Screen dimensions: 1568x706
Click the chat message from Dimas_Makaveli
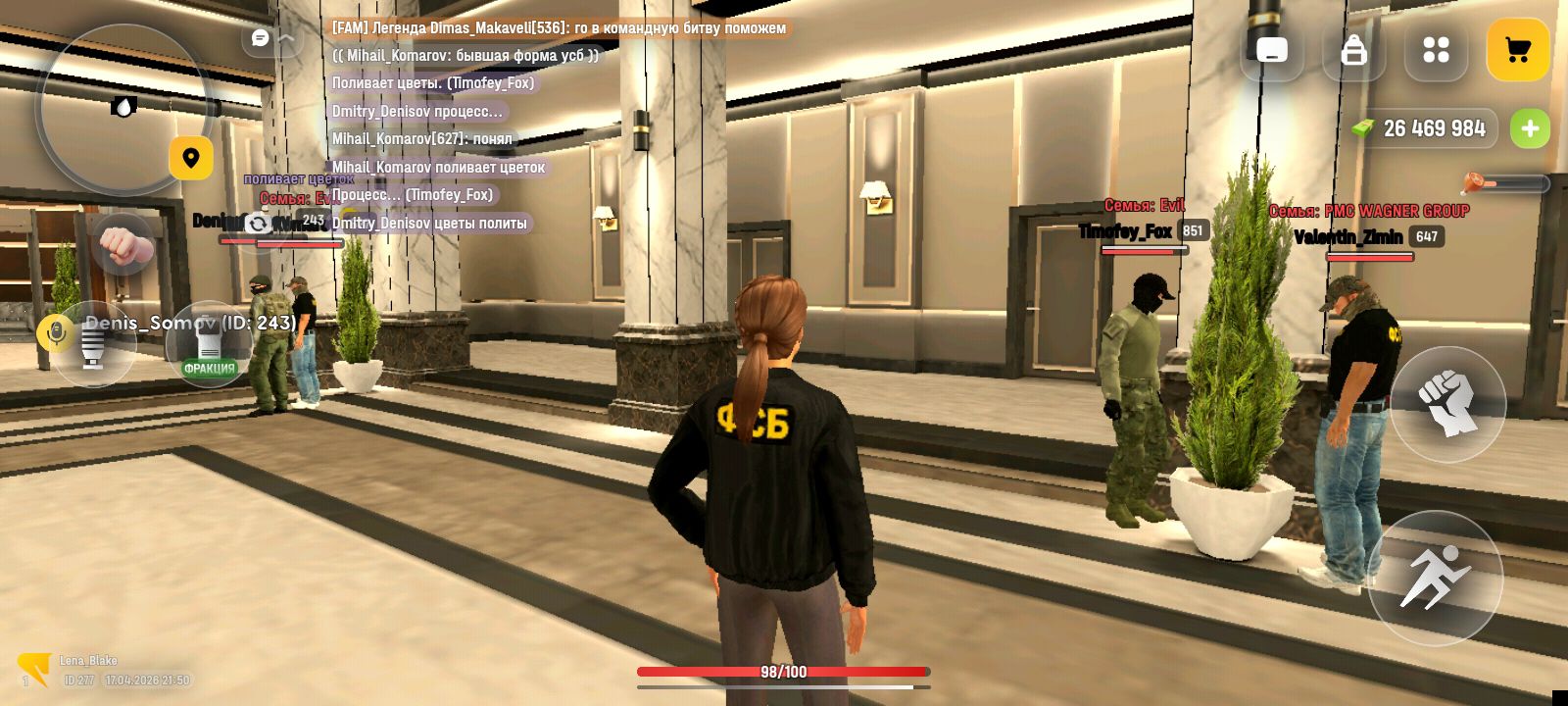(x=559, y=28)
